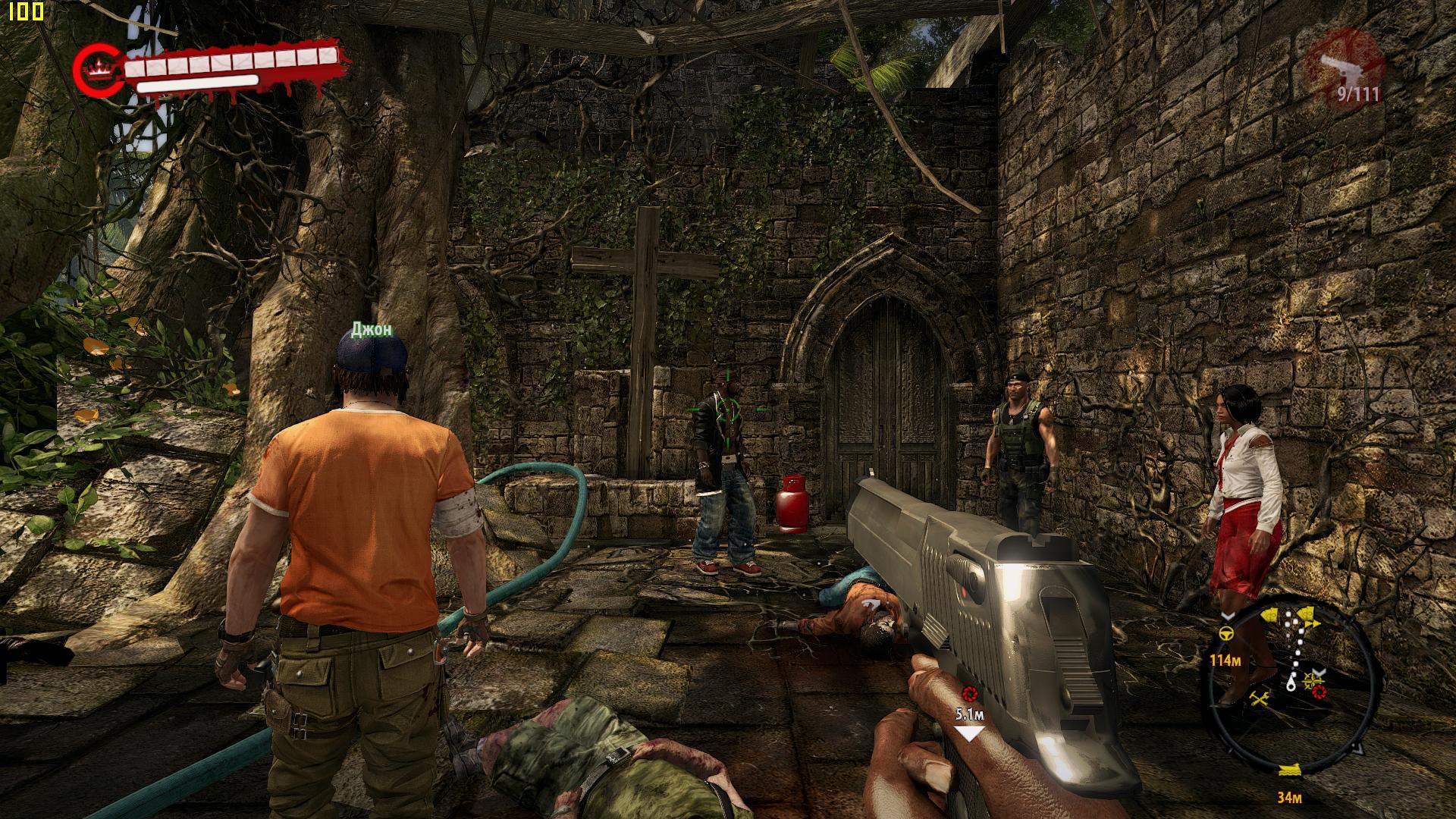
Task: Select the yellow water marker at minimap bottom
Action: [x=1289, y=770]
